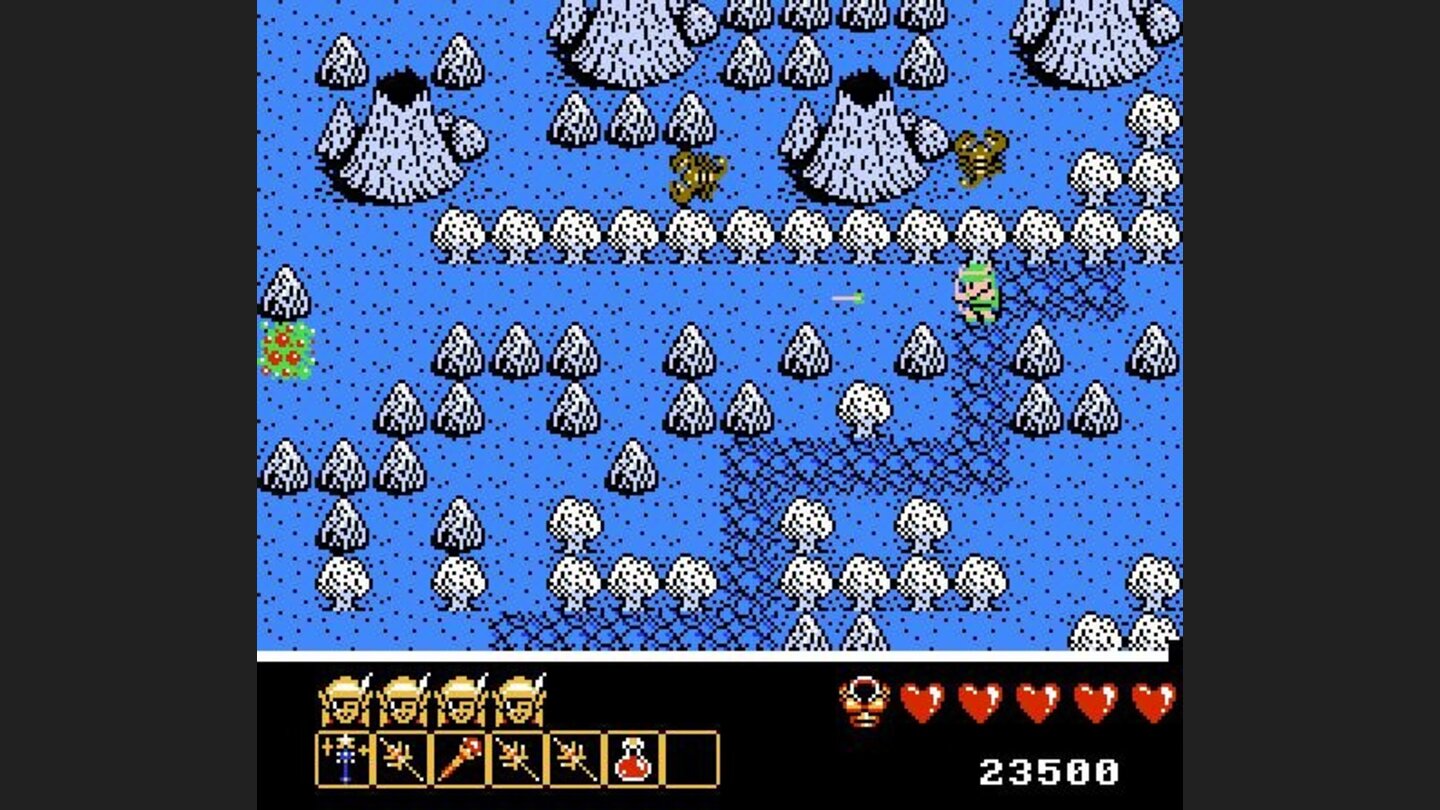
Task: Select the blue star wand slot
Action: pos(344,759)
